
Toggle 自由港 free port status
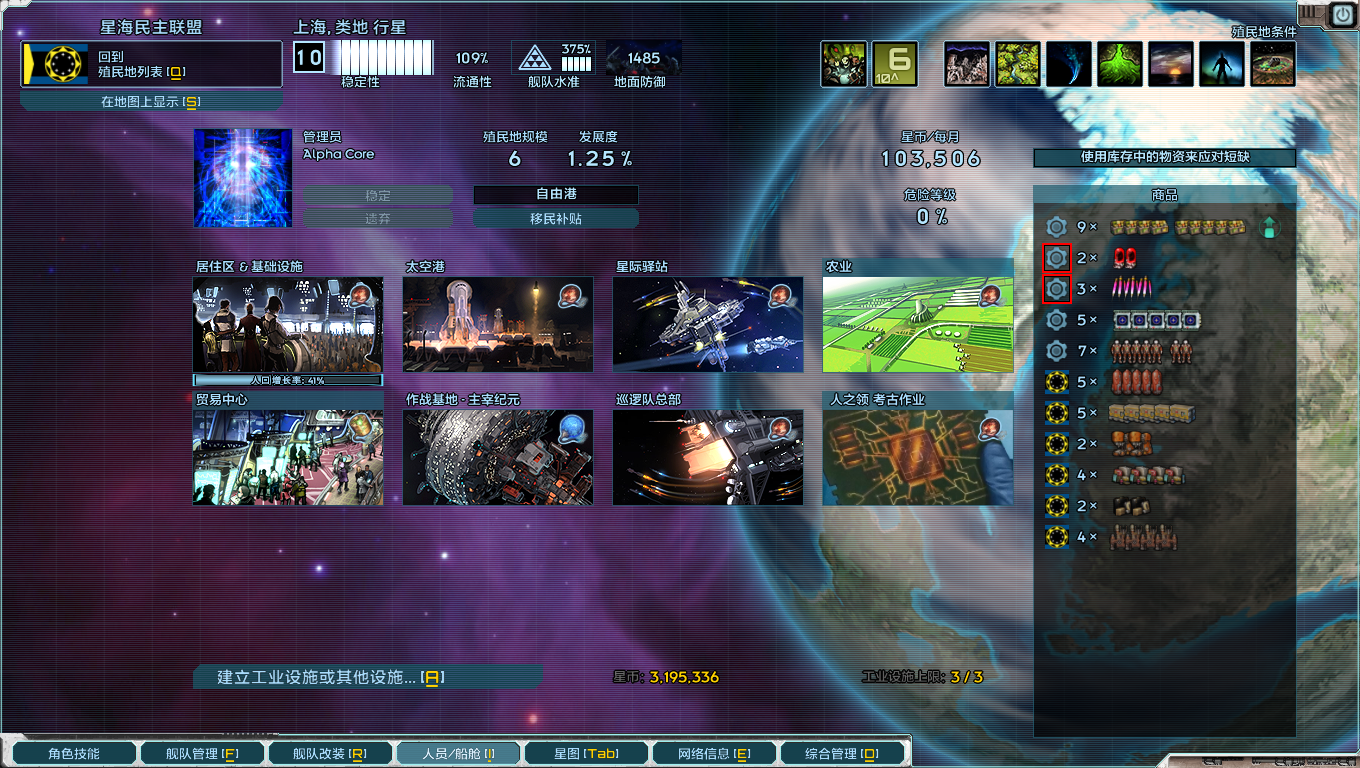(557, 196)
